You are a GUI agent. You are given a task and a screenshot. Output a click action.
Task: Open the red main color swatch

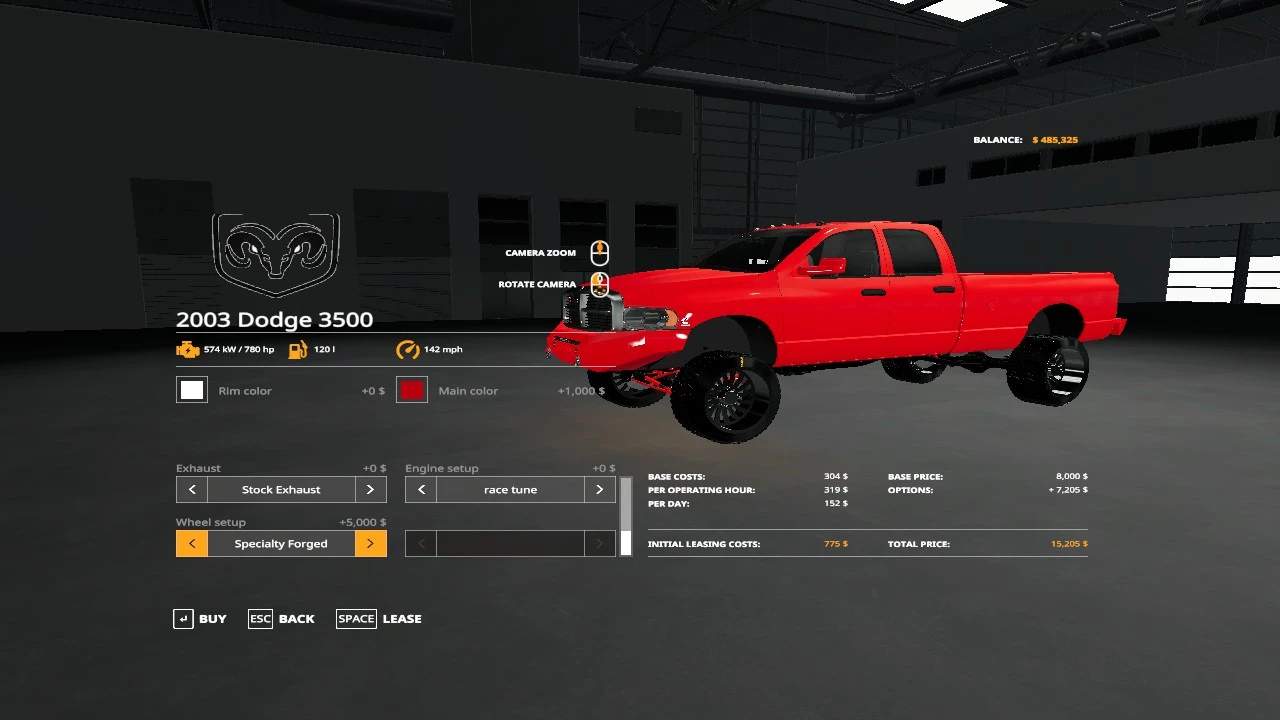tap(412, 390)
